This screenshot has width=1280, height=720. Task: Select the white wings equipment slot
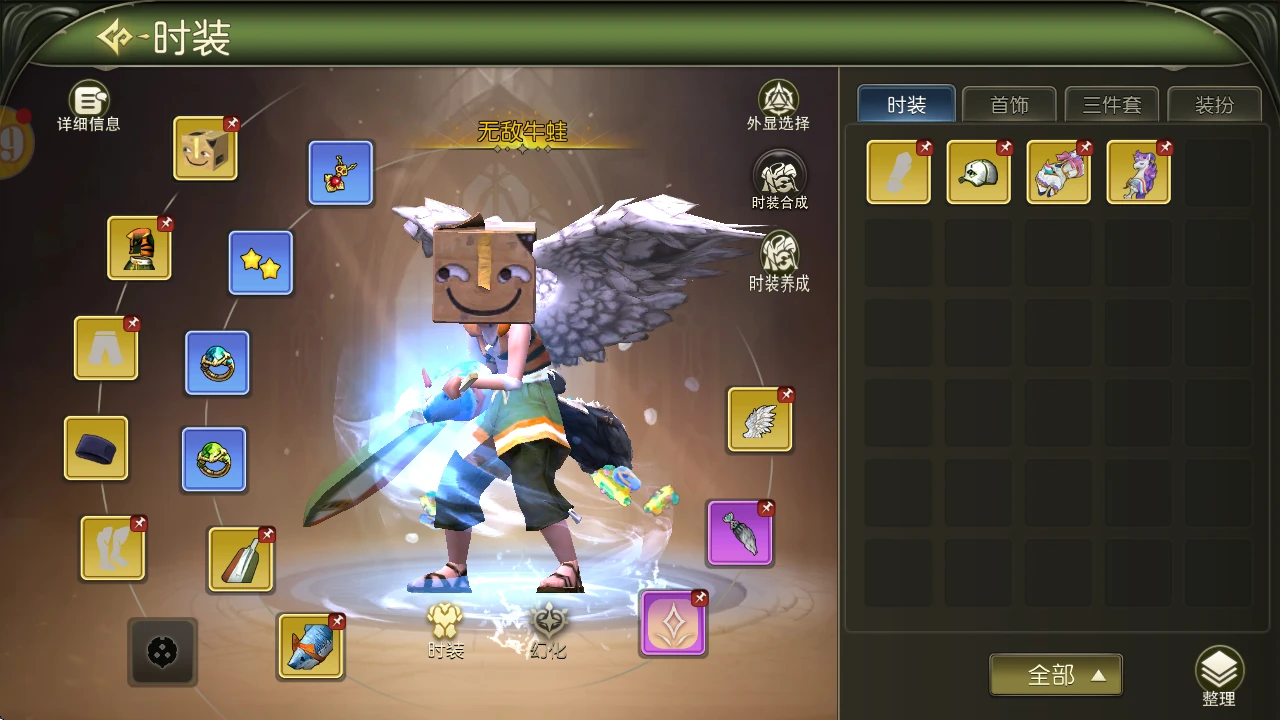[760, 420]
